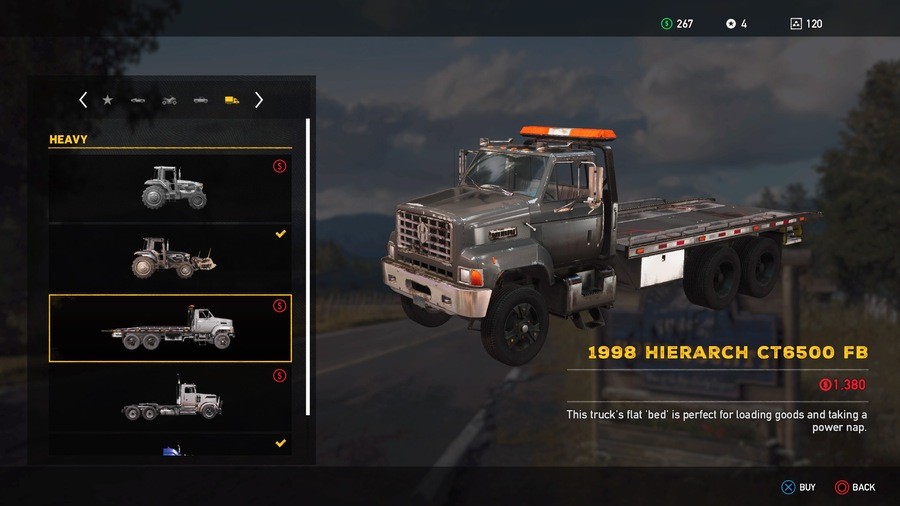Open the quad bike vehicle category
900x506 pixels.
(x=169, y=100)
